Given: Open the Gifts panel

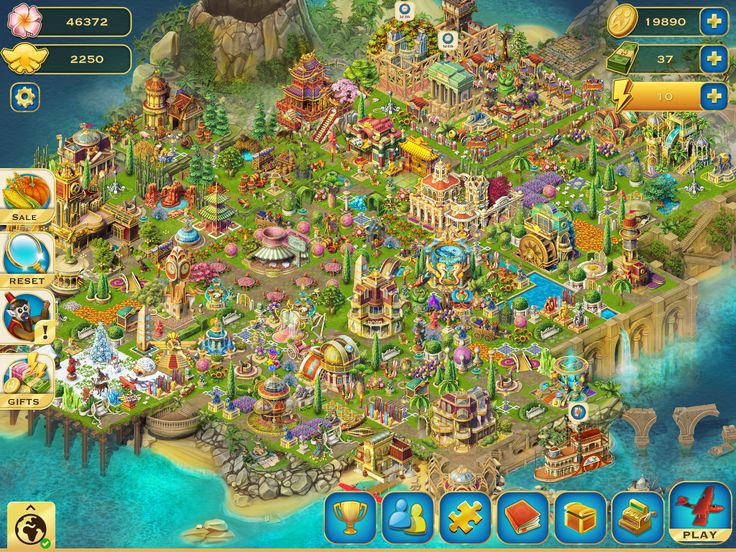Looking at the screenshot, I should [x=26, y=380].
